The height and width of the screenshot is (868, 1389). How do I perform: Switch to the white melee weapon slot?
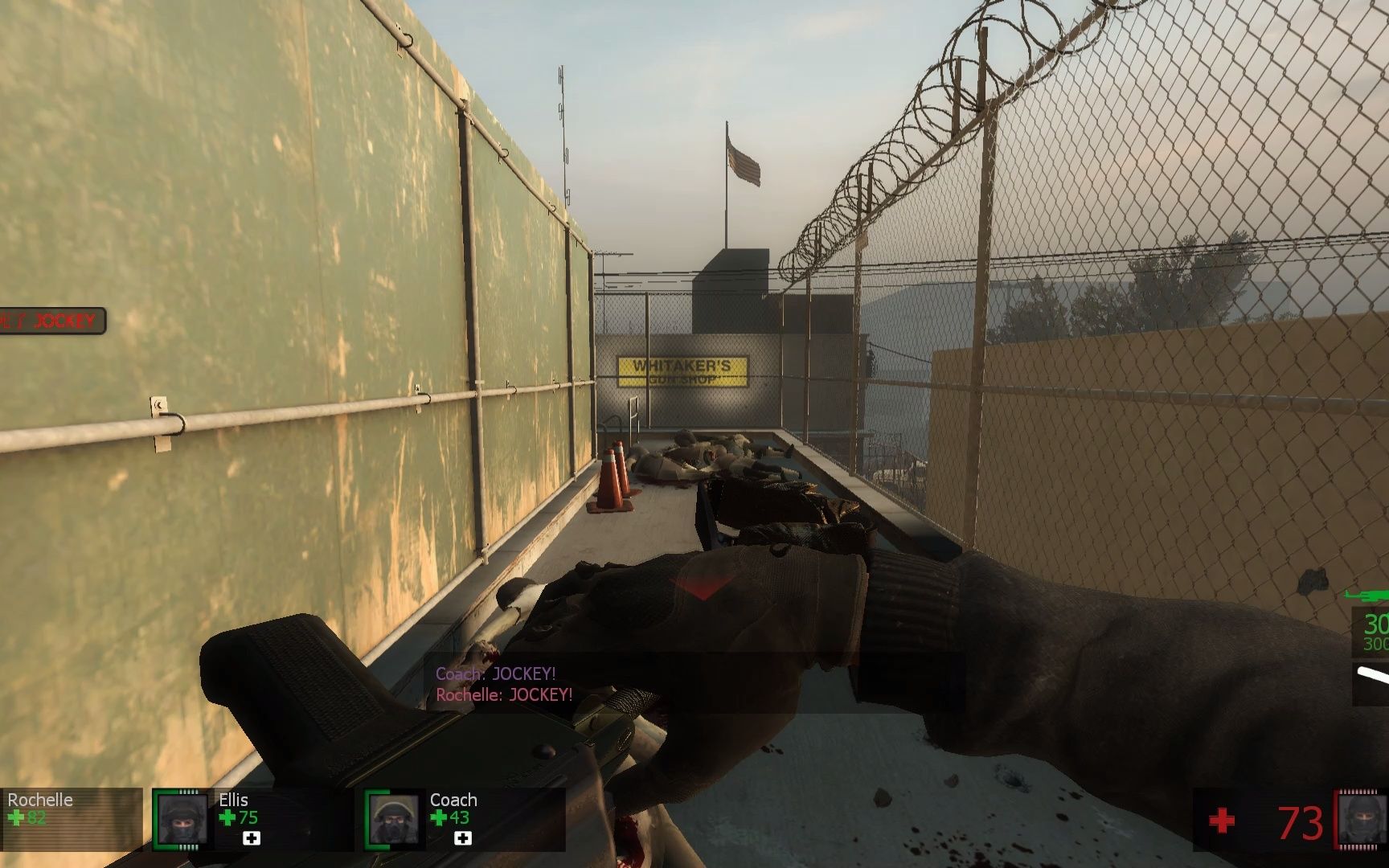pyautogui.click(x=1373, y=677)
